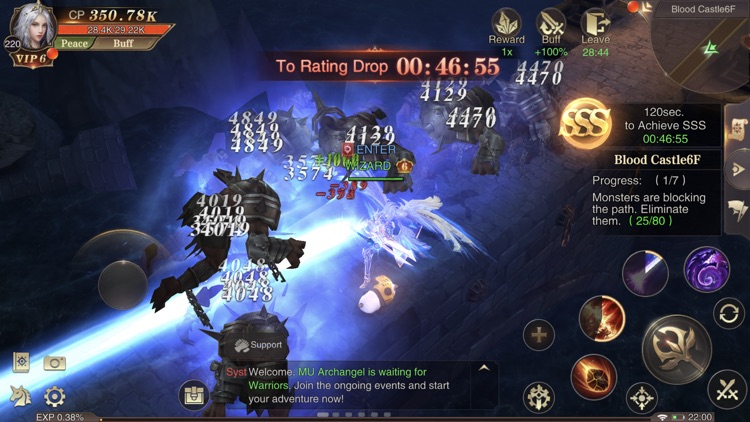750x422 pixels.
Task: Cast the purple dragon swirl skill
Action: pos(706,270)
